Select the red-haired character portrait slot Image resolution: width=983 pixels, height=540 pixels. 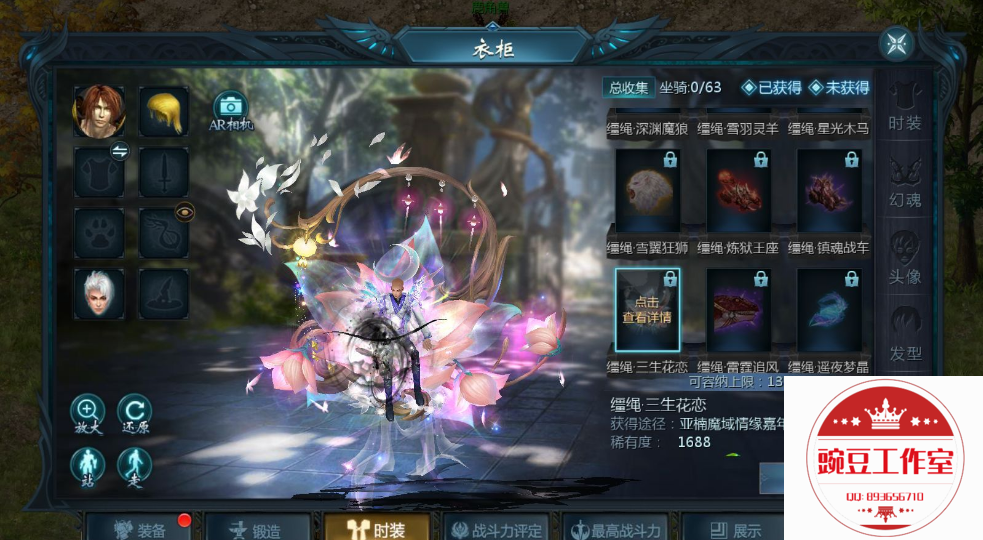[x=99, y=110]
